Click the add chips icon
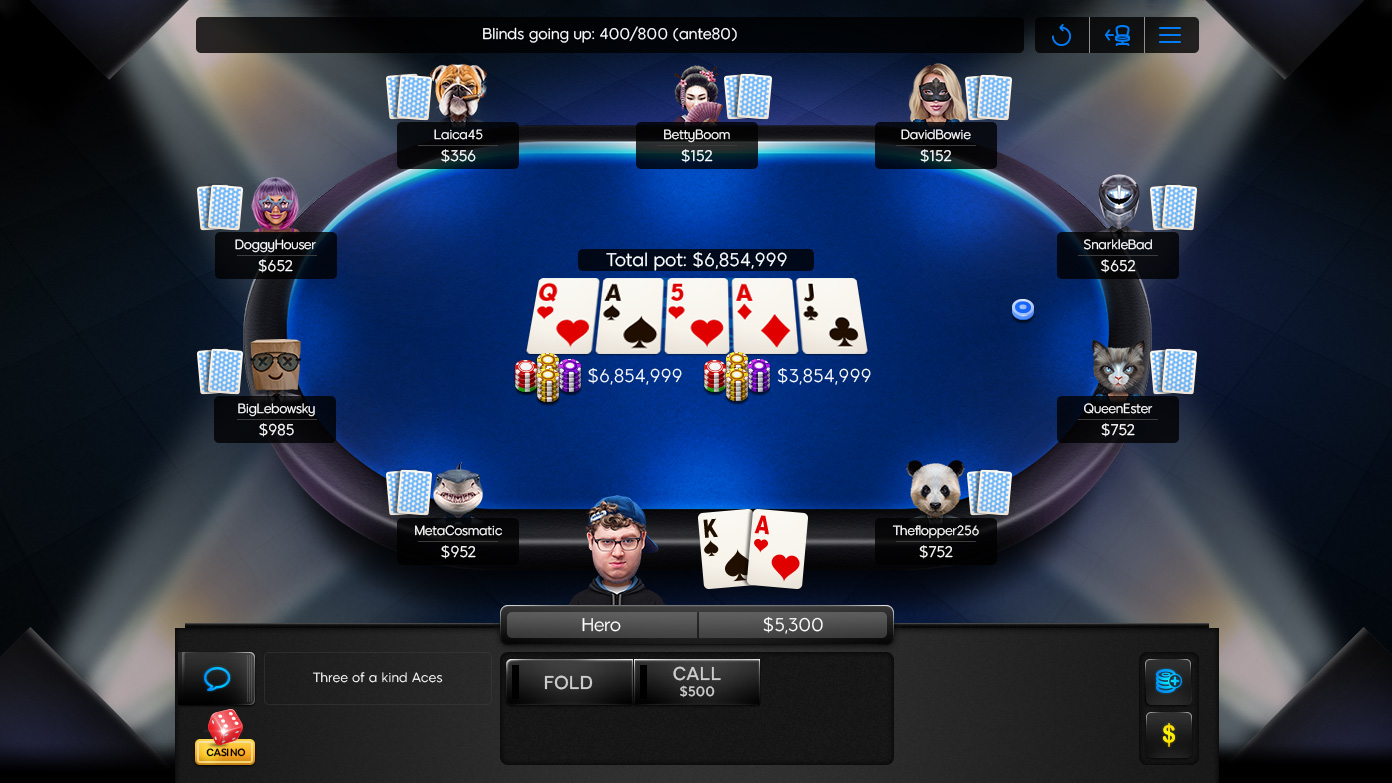This screenshot has height=783, width=1392. pos(1168,681)
